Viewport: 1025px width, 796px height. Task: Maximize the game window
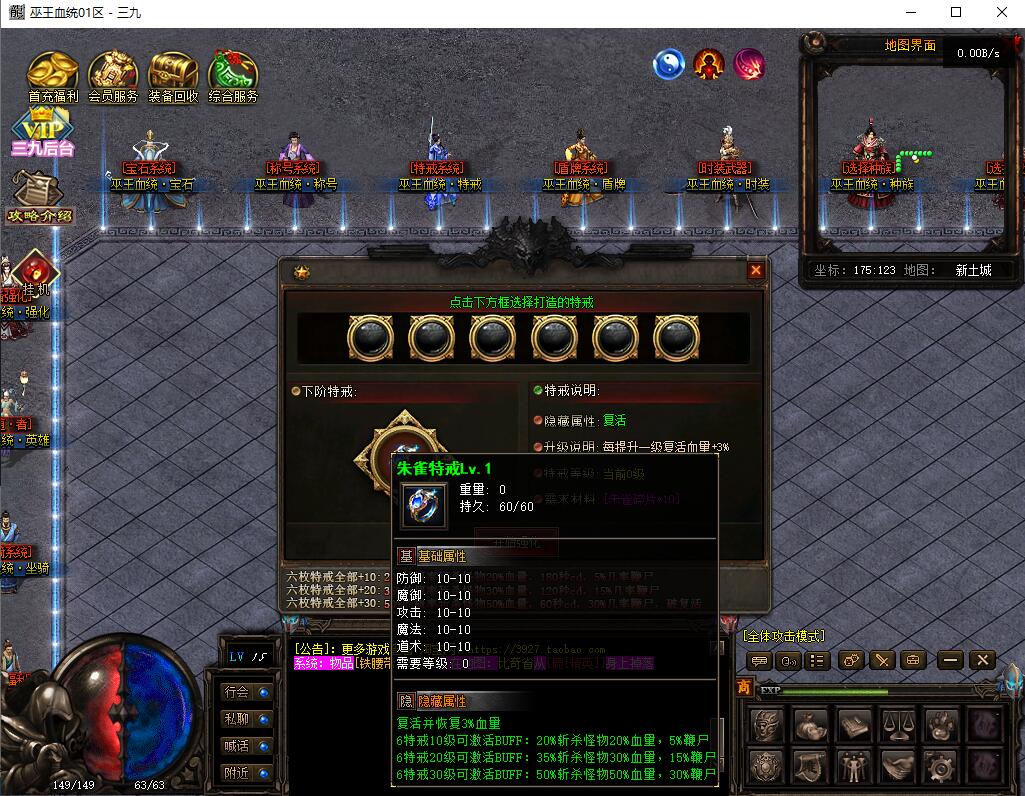(956, 13)
